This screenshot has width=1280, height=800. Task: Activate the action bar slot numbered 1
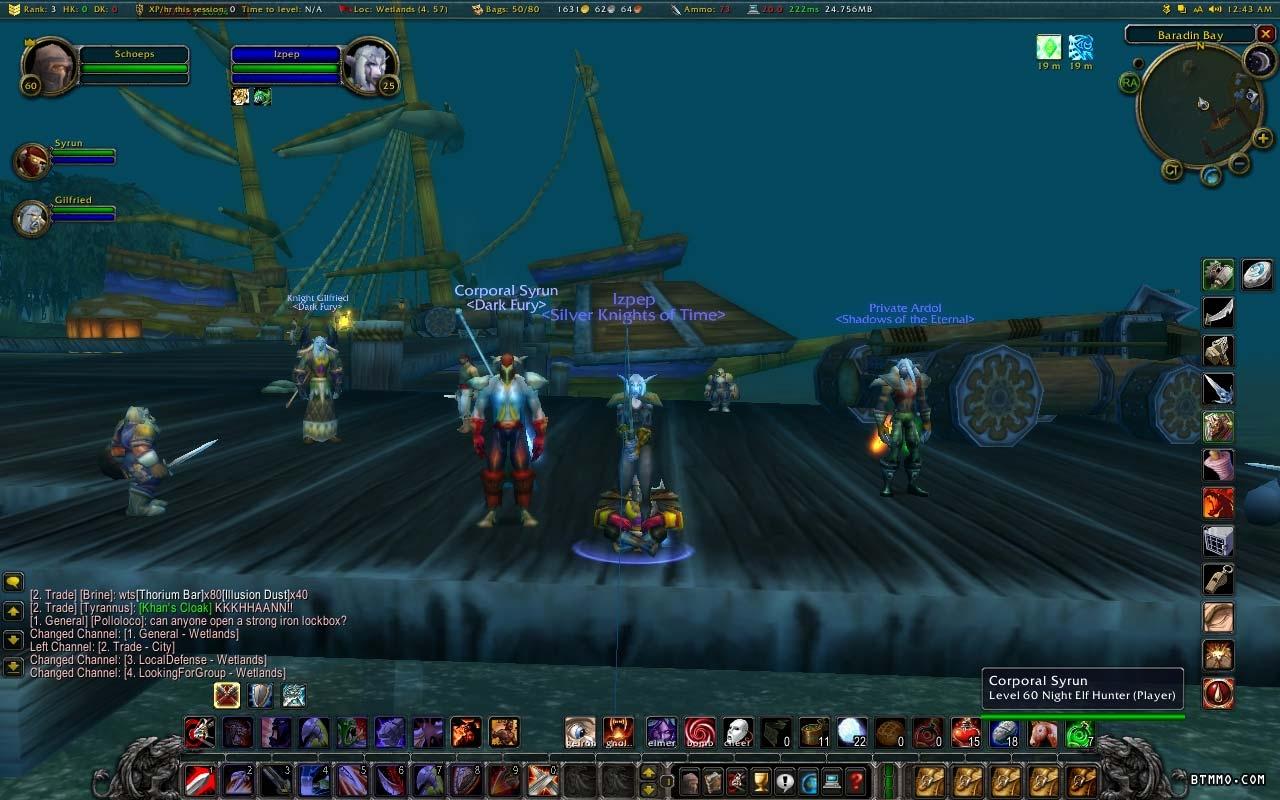[199, 780]
